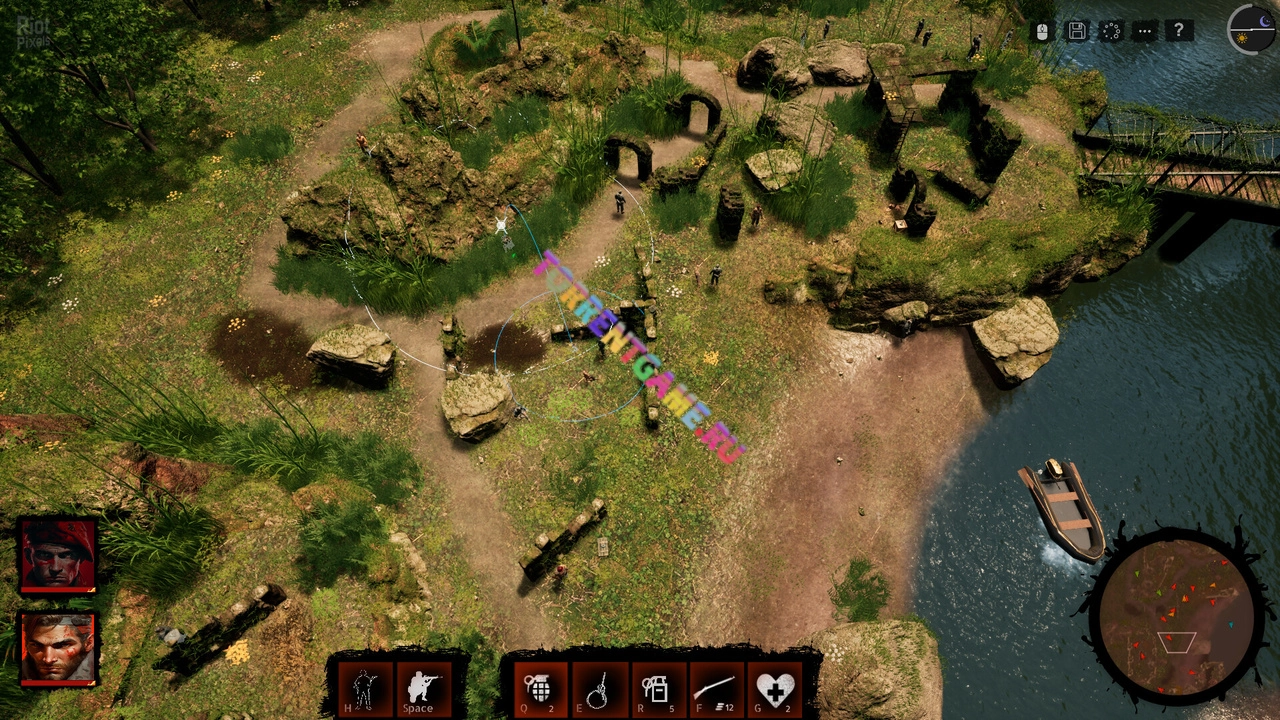Image resolution: width=1280 pixels, height=720 pixels.
Task: Select the headband soldier portrait
Action: (58, 647)
